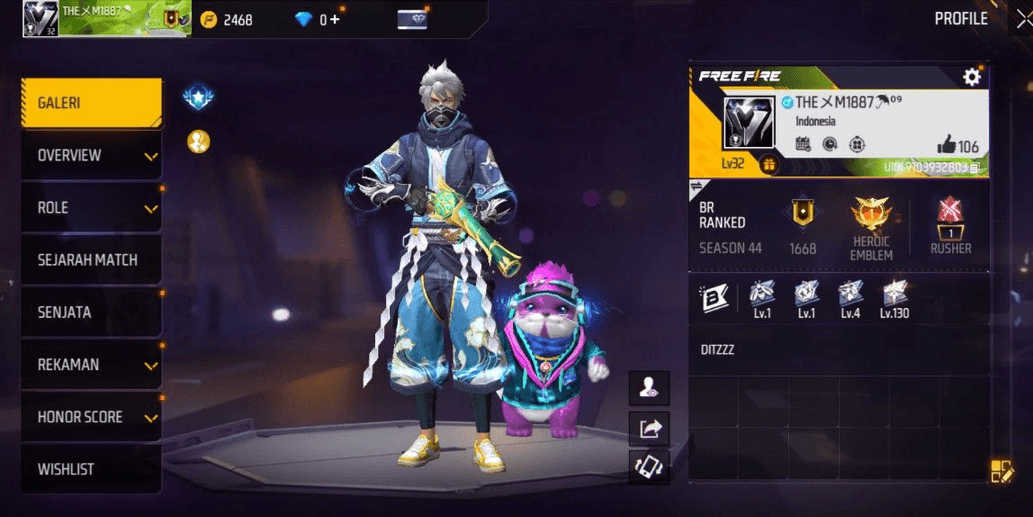1033x517 pixels.
Task: Expand the Overview section
Action: (91, 155)
